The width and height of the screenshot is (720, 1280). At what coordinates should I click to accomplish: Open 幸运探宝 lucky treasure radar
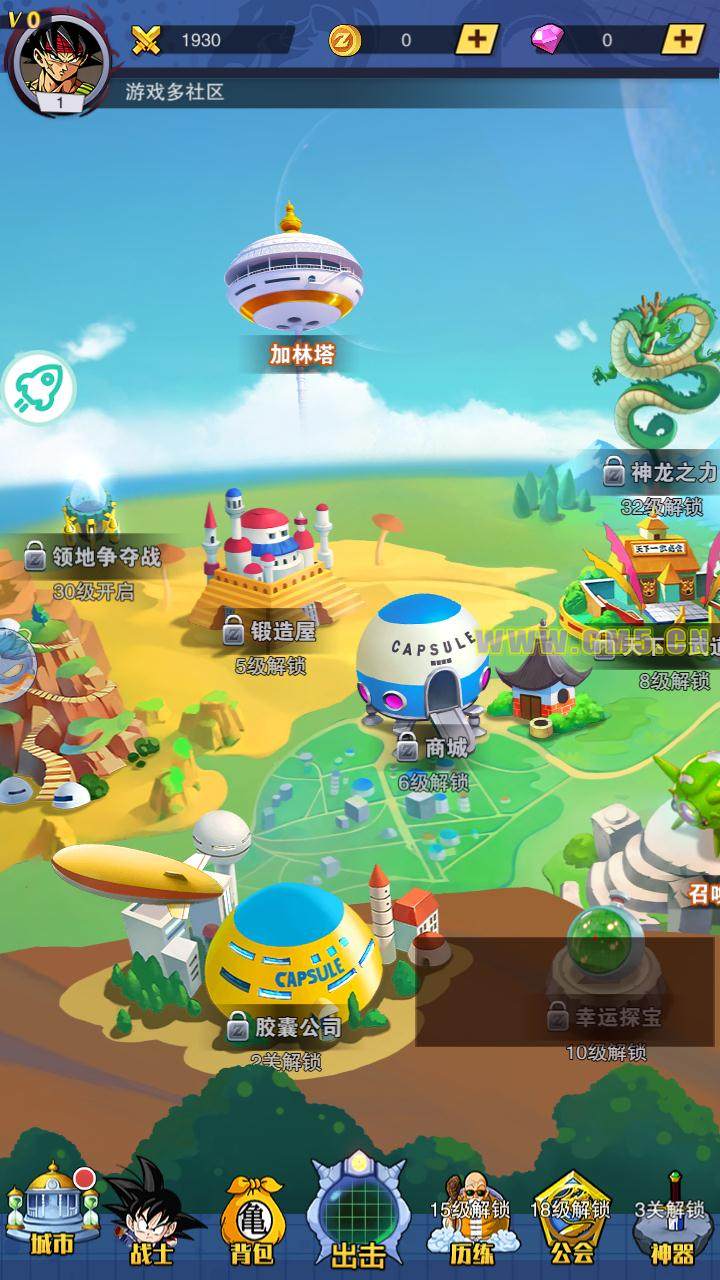coord(605,960)
